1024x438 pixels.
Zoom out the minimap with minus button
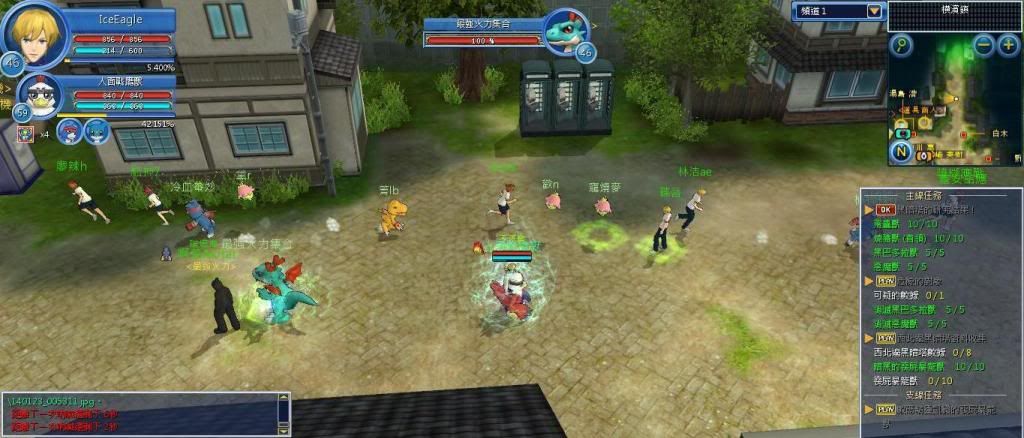tap(984, 45)
